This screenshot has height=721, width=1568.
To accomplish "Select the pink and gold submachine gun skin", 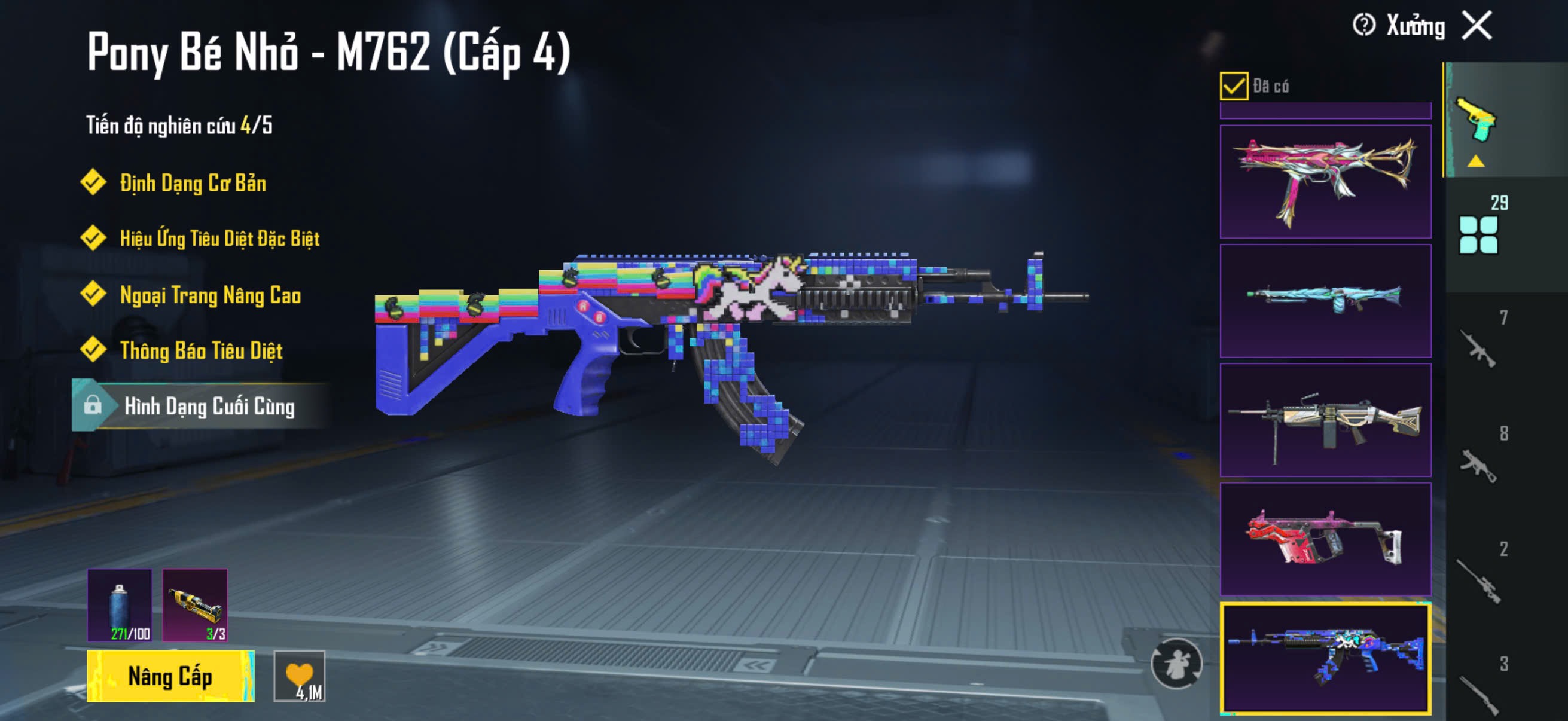I will 1325,181.
